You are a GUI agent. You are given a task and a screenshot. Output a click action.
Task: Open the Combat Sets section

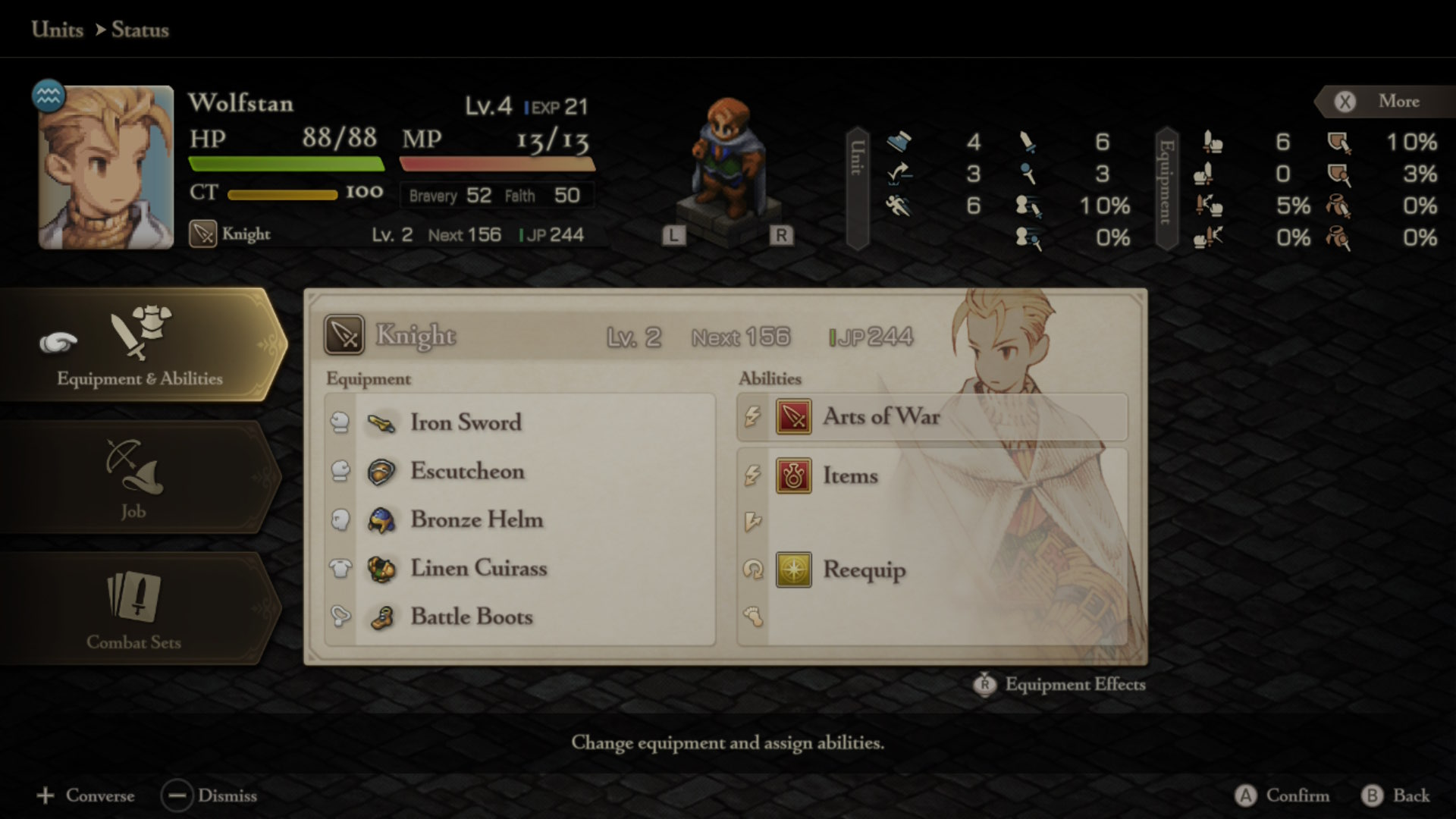(x=134, y=609)
